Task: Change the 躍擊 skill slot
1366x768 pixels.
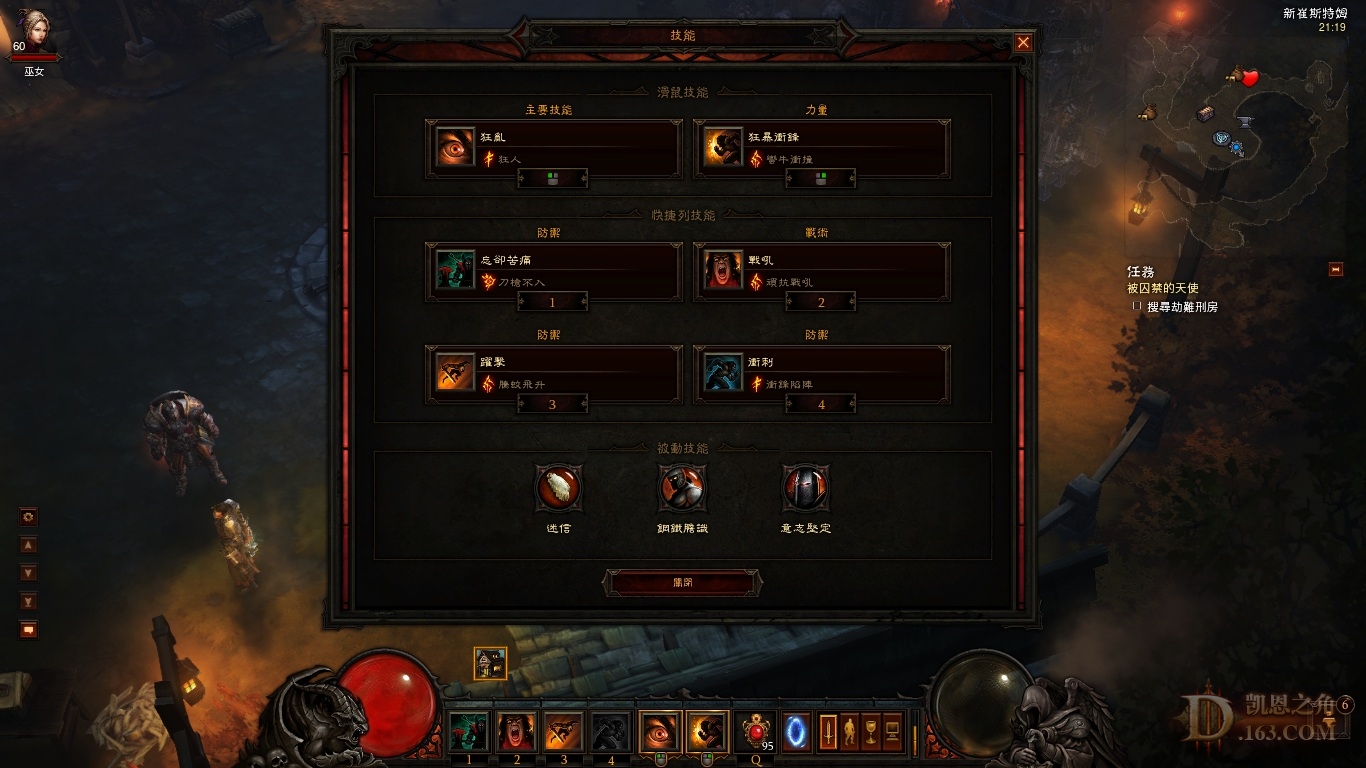Action: pos(553,372)
